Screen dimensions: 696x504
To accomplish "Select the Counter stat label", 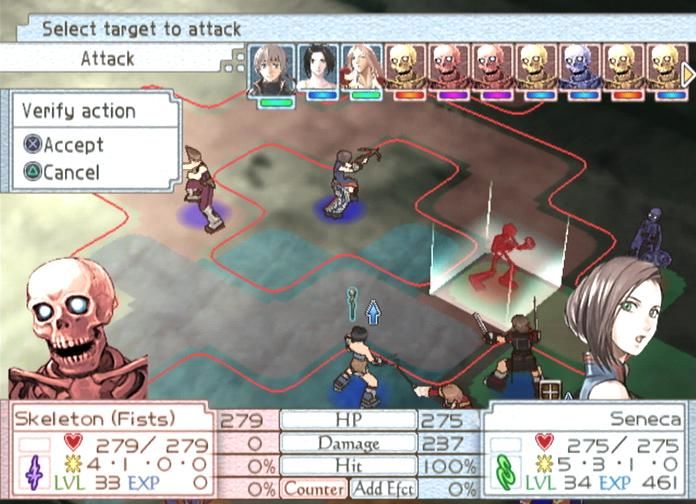I will (313, 490).
